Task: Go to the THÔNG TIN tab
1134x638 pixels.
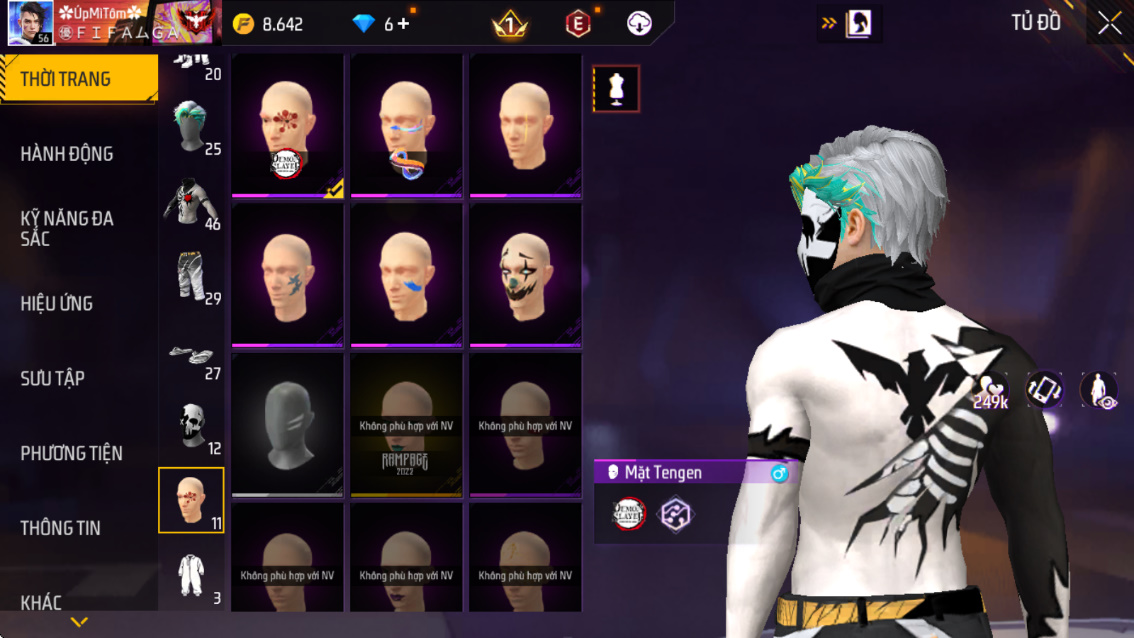Action: (x=61, y=528)
